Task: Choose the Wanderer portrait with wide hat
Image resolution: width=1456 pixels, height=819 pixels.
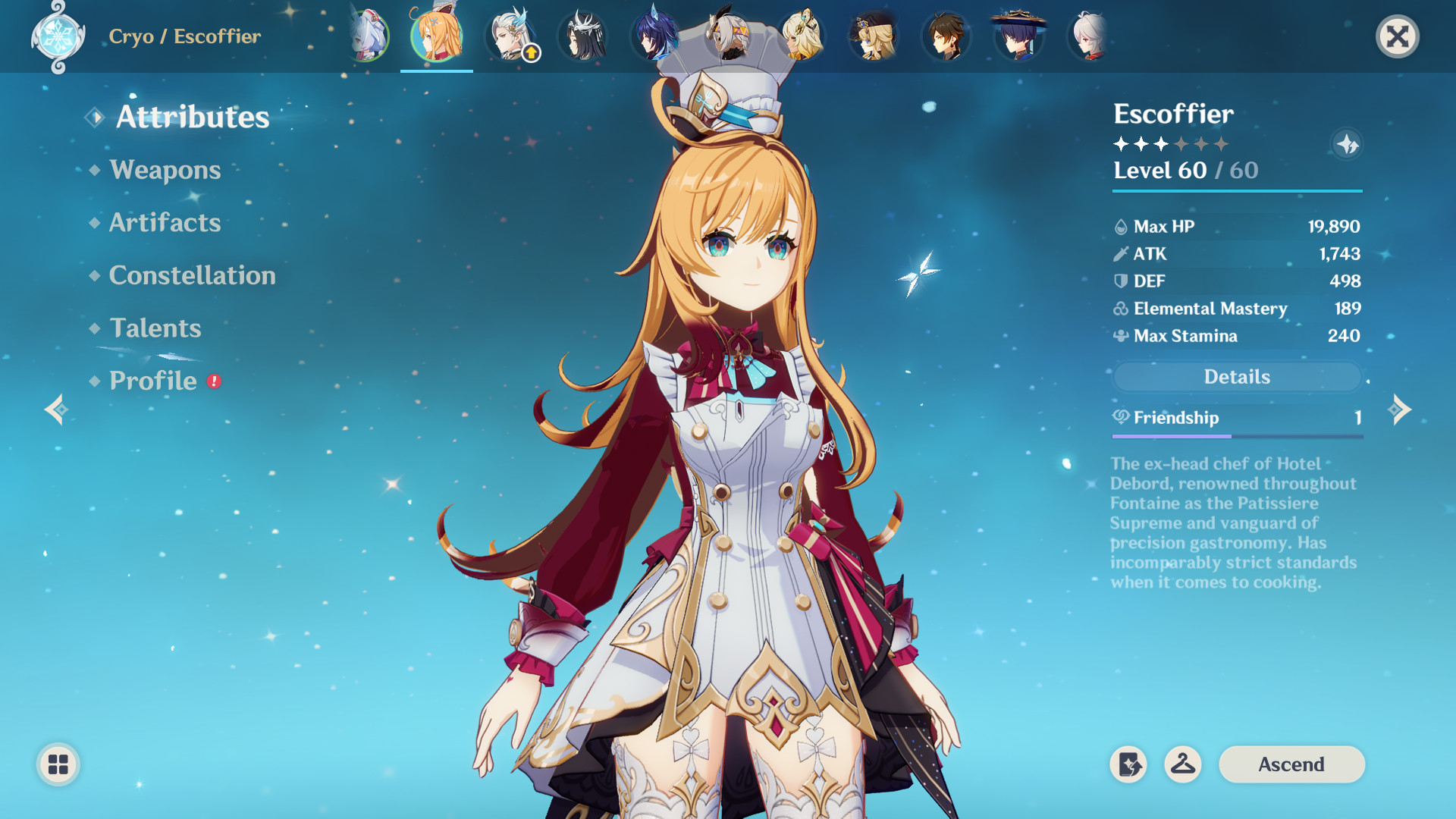Action: click(x=1018, y=36)
